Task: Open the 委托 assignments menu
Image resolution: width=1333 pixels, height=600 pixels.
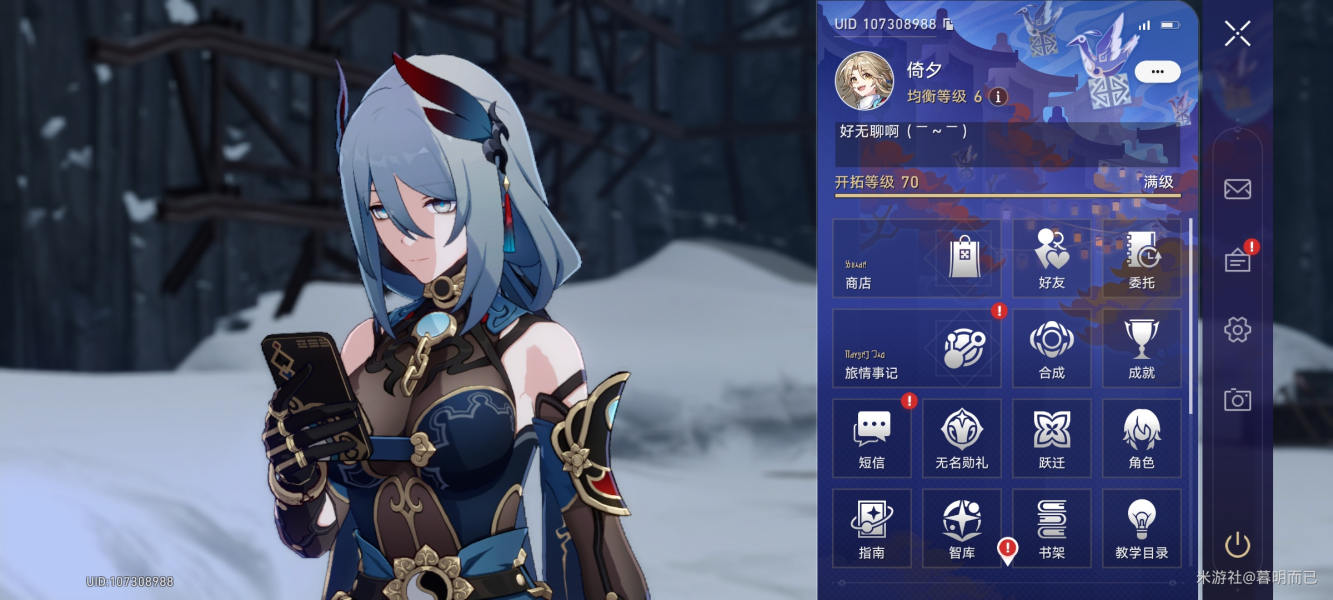Action: pos(1141,258)
